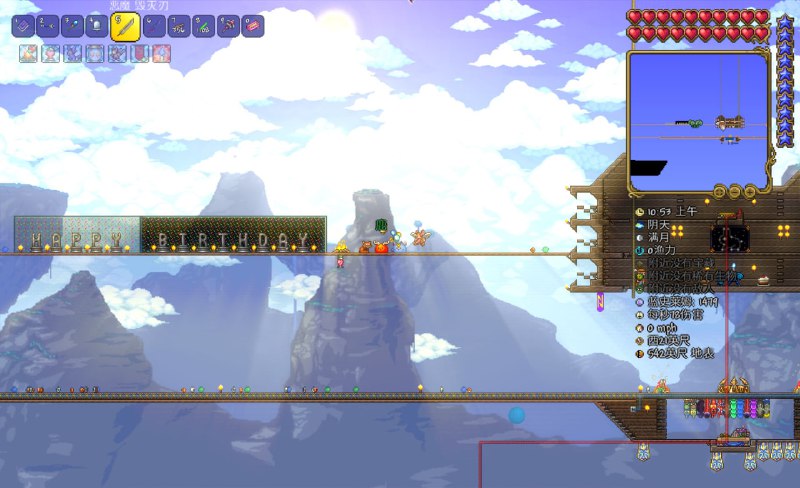Click the minimap view
800x488 pixels.
pyautogui.click(x=697, y=118)
